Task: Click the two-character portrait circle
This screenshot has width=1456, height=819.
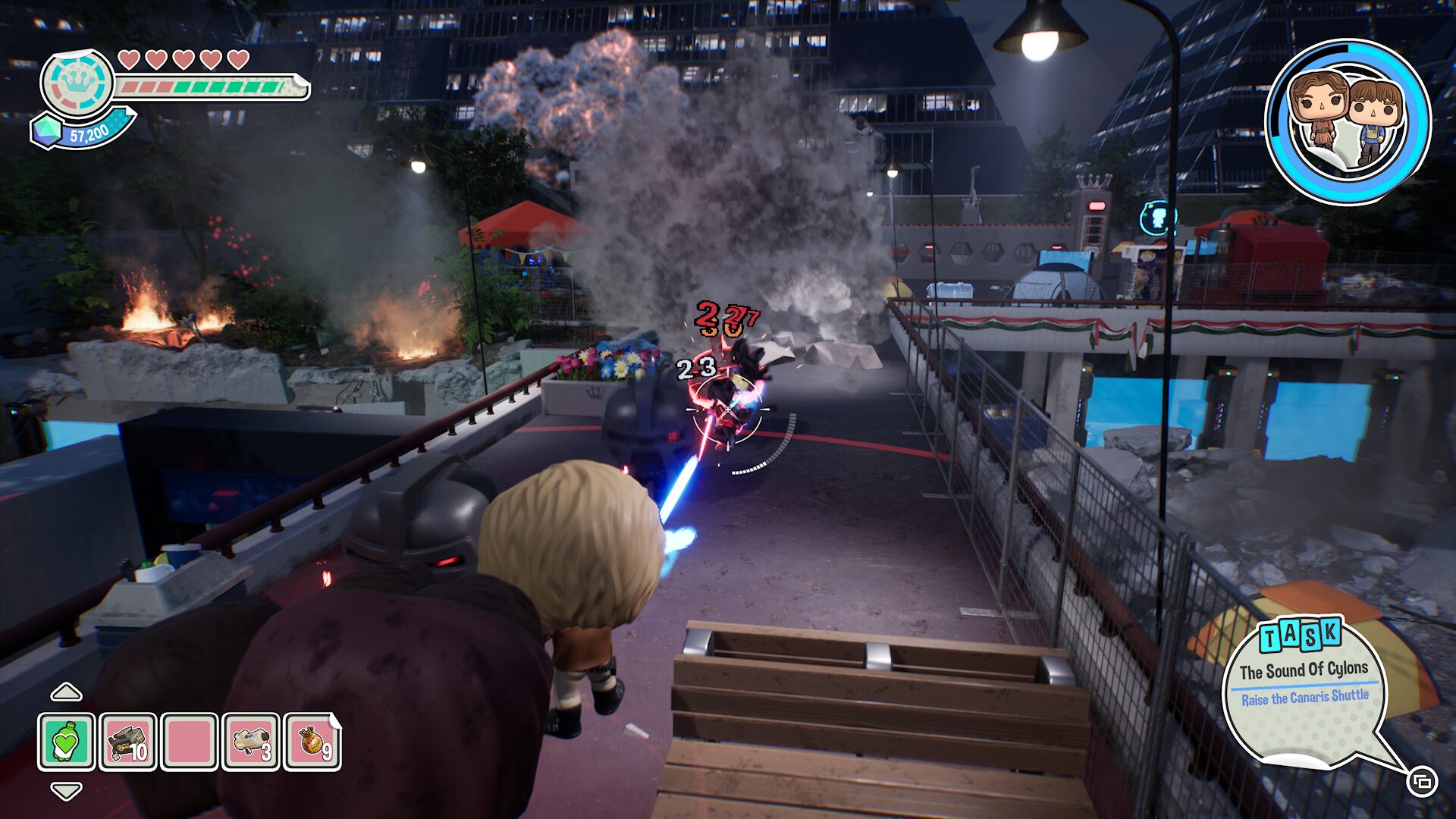Action: [1348, 122]
